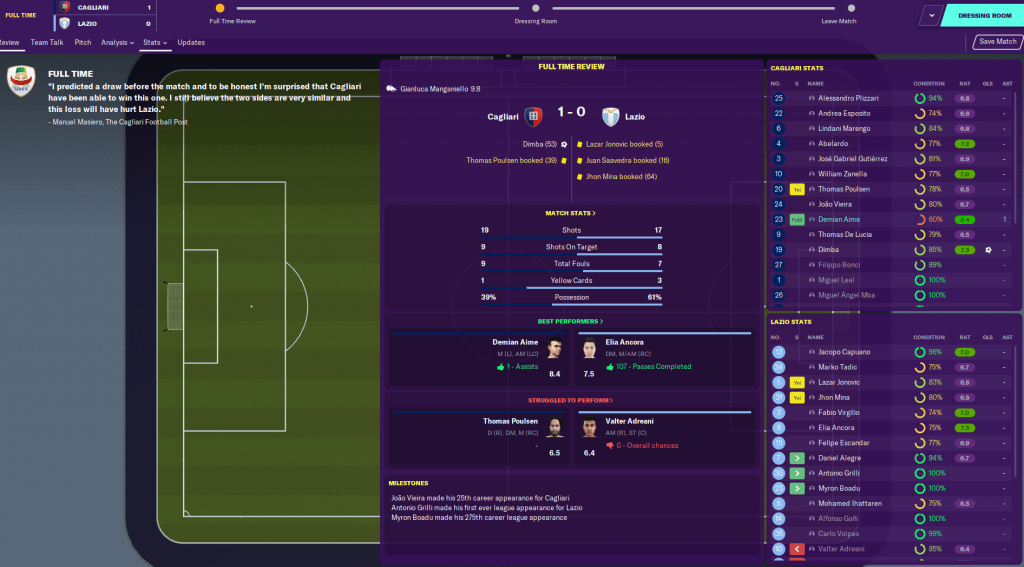Switch to the Updates tab

coord(191,43)
